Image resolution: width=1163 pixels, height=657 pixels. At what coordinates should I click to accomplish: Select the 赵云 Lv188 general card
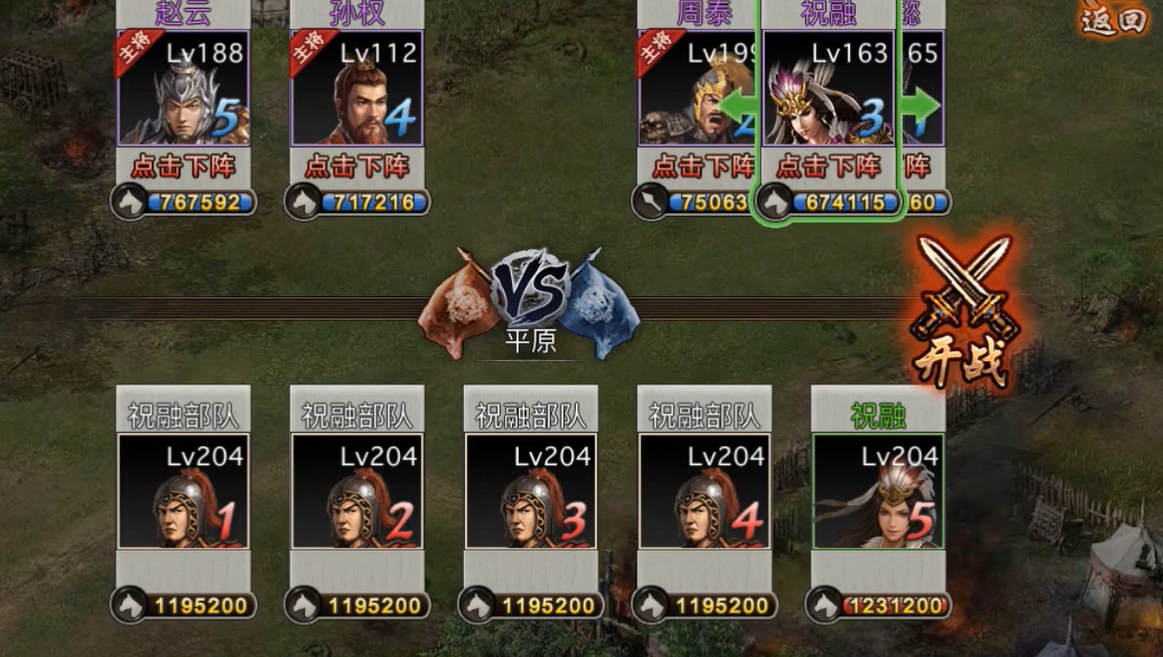pyautogui.click(x=183, y=89)
